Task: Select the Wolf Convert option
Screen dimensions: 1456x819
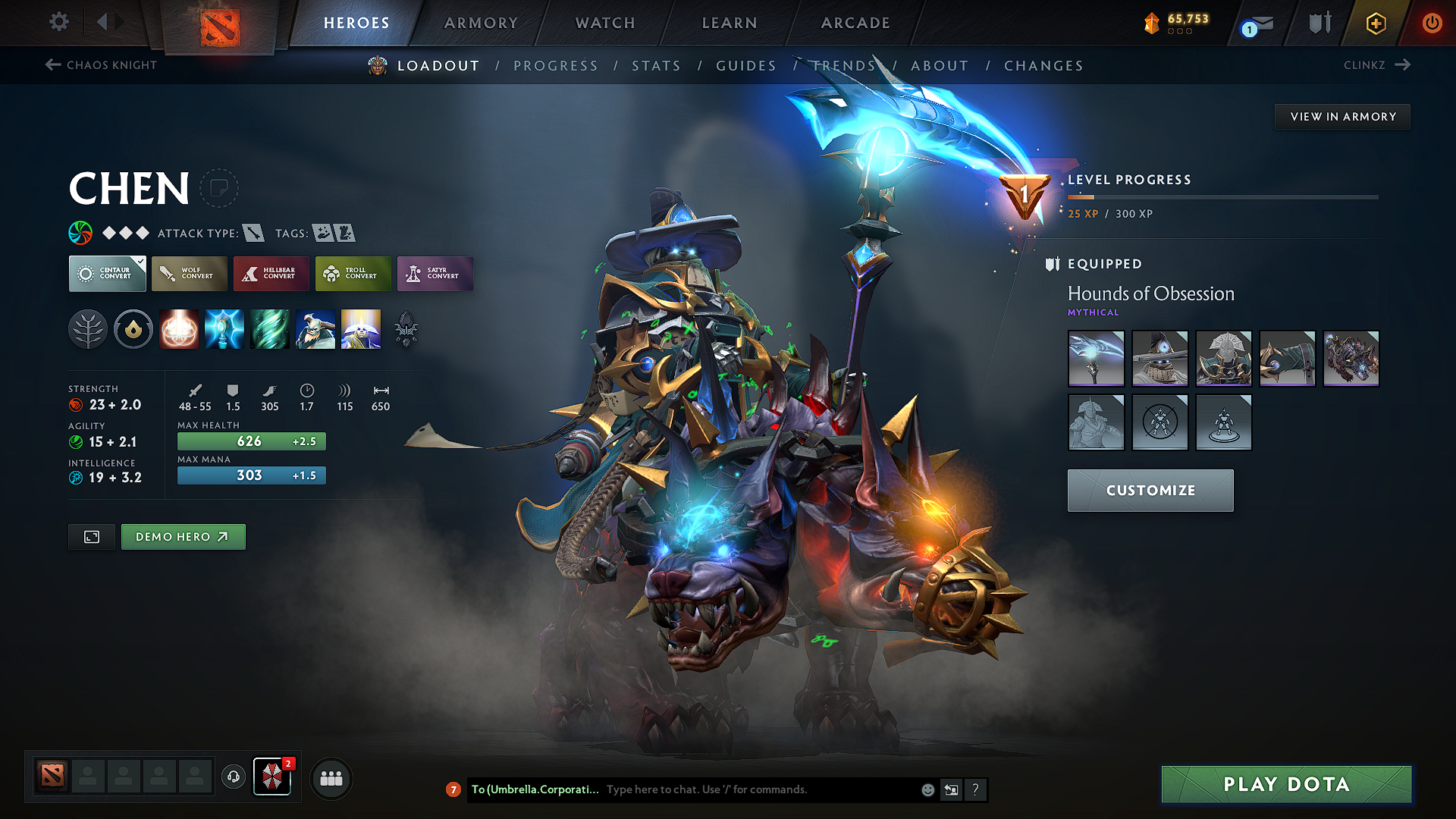Action: coord(189,274)
